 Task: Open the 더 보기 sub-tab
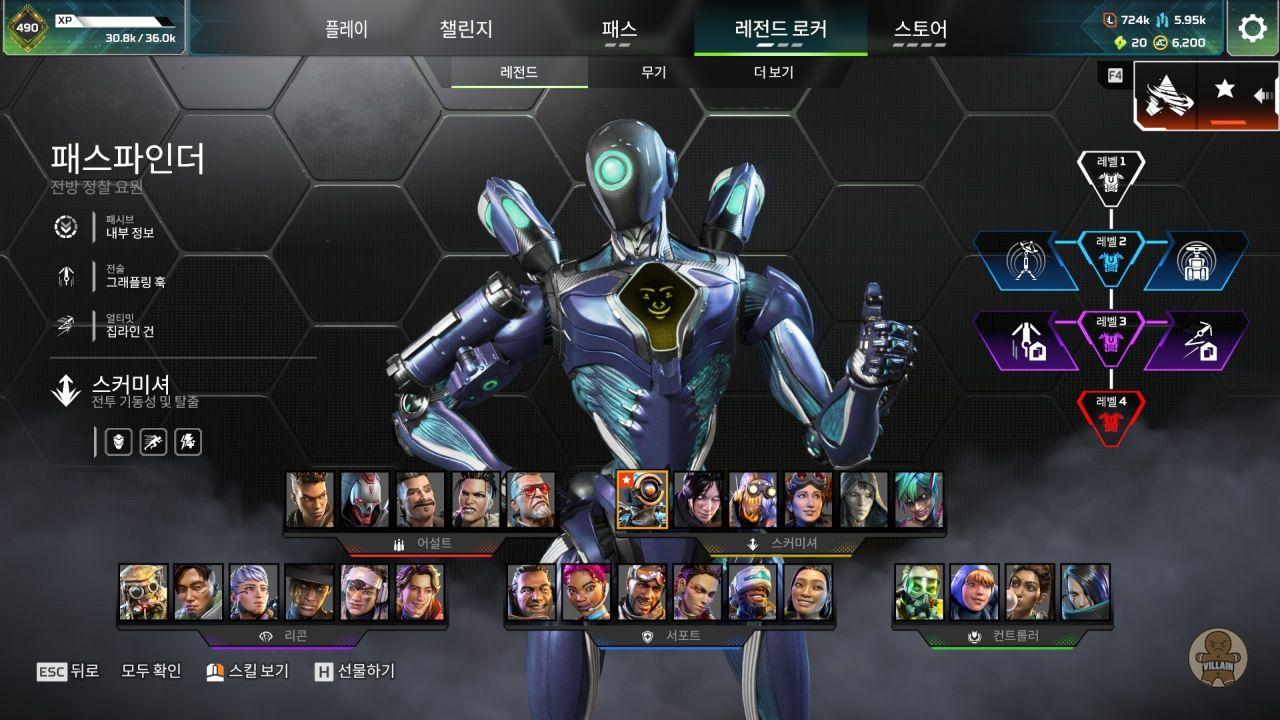click(773, 73)
